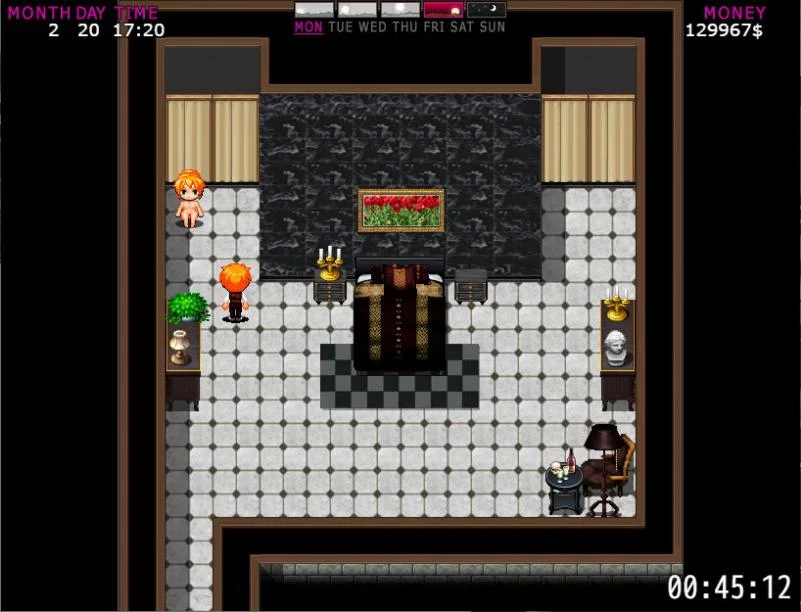This screenshot has height=612, width=801.
Task: Choose the highlighted MON weekday label
Action: pos(308,27)
